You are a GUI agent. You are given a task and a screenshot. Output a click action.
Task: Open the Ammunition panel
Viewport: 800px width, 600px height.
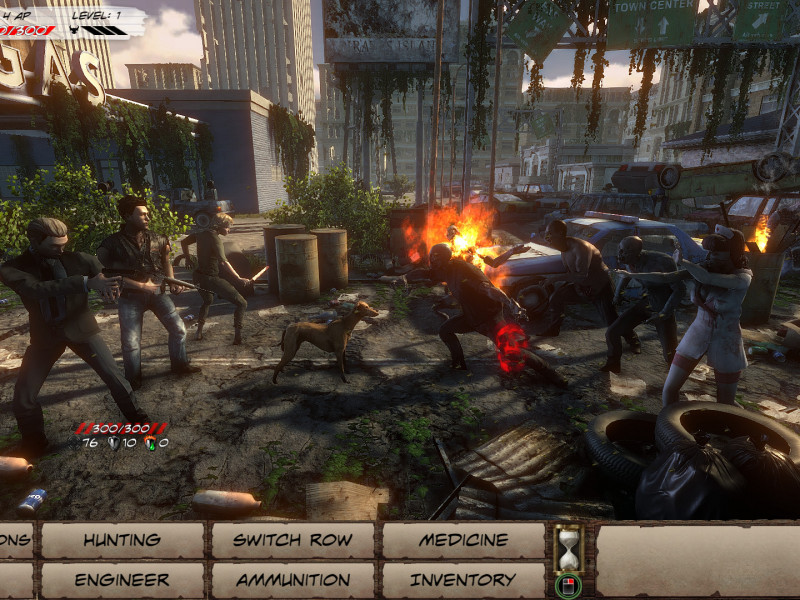(x=293, y=580)
